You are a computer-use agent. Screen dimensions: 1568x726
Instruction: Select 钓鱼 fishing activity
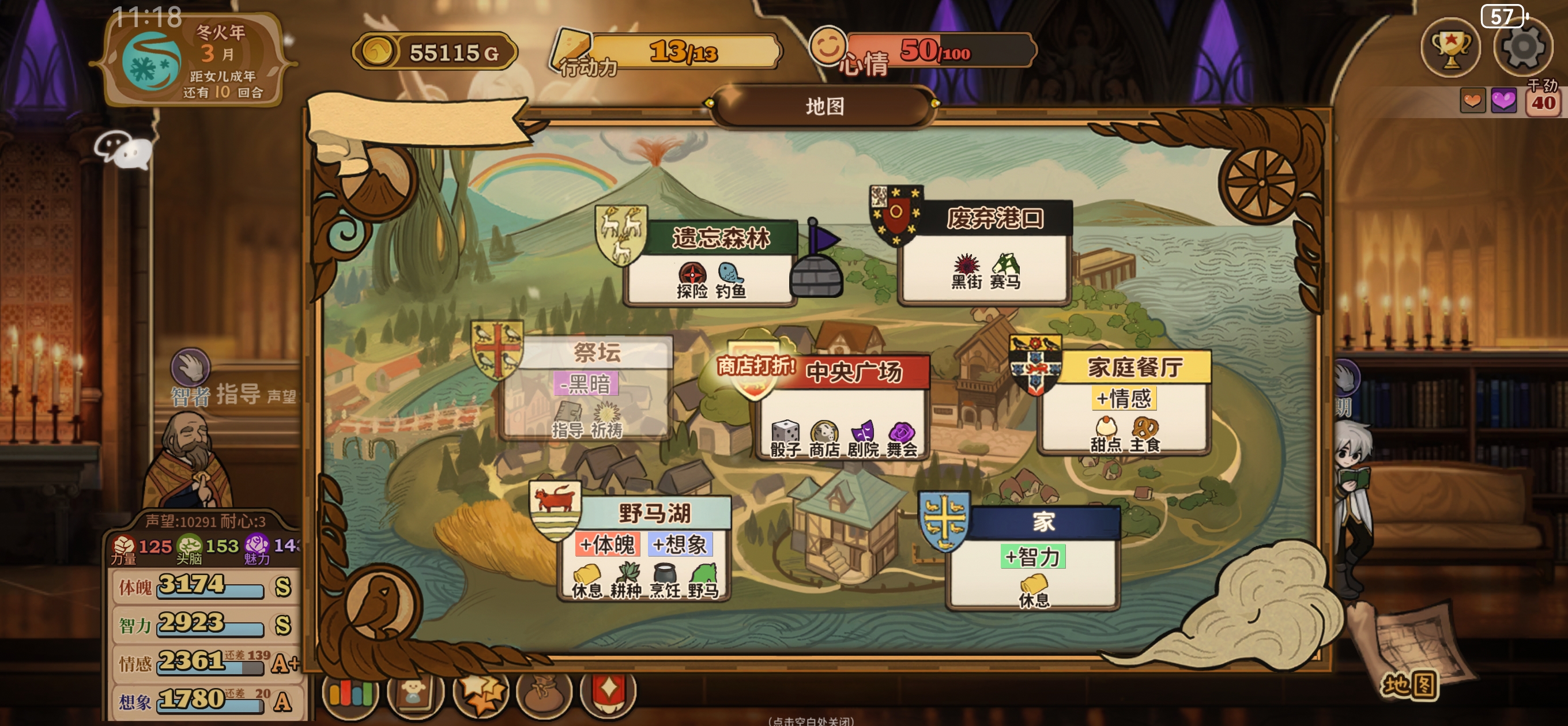(x=730, y=280)
